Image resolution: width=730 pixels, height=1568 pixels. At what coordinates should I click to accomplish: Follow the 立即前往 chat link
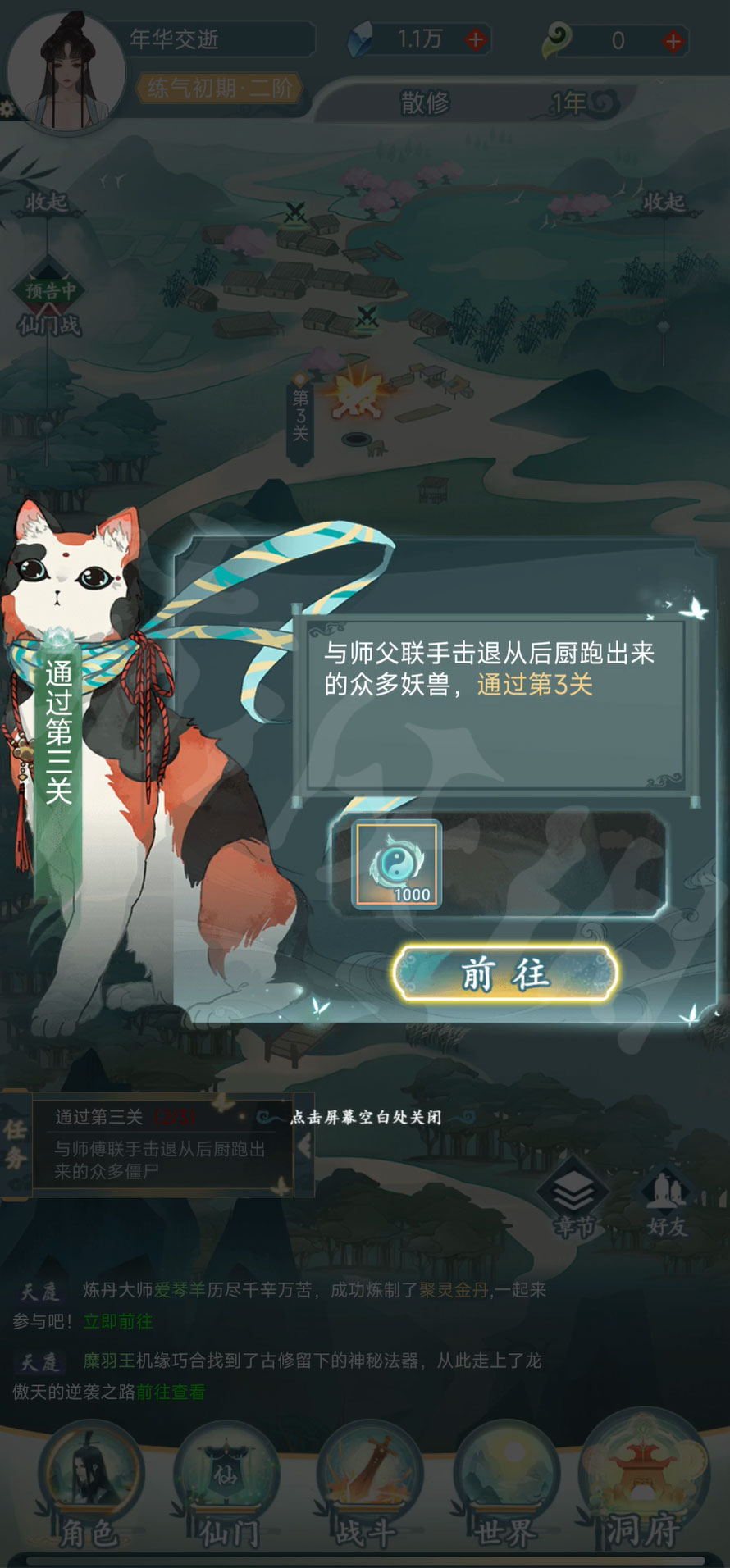pyautogui.click(x=118, y=1321)
